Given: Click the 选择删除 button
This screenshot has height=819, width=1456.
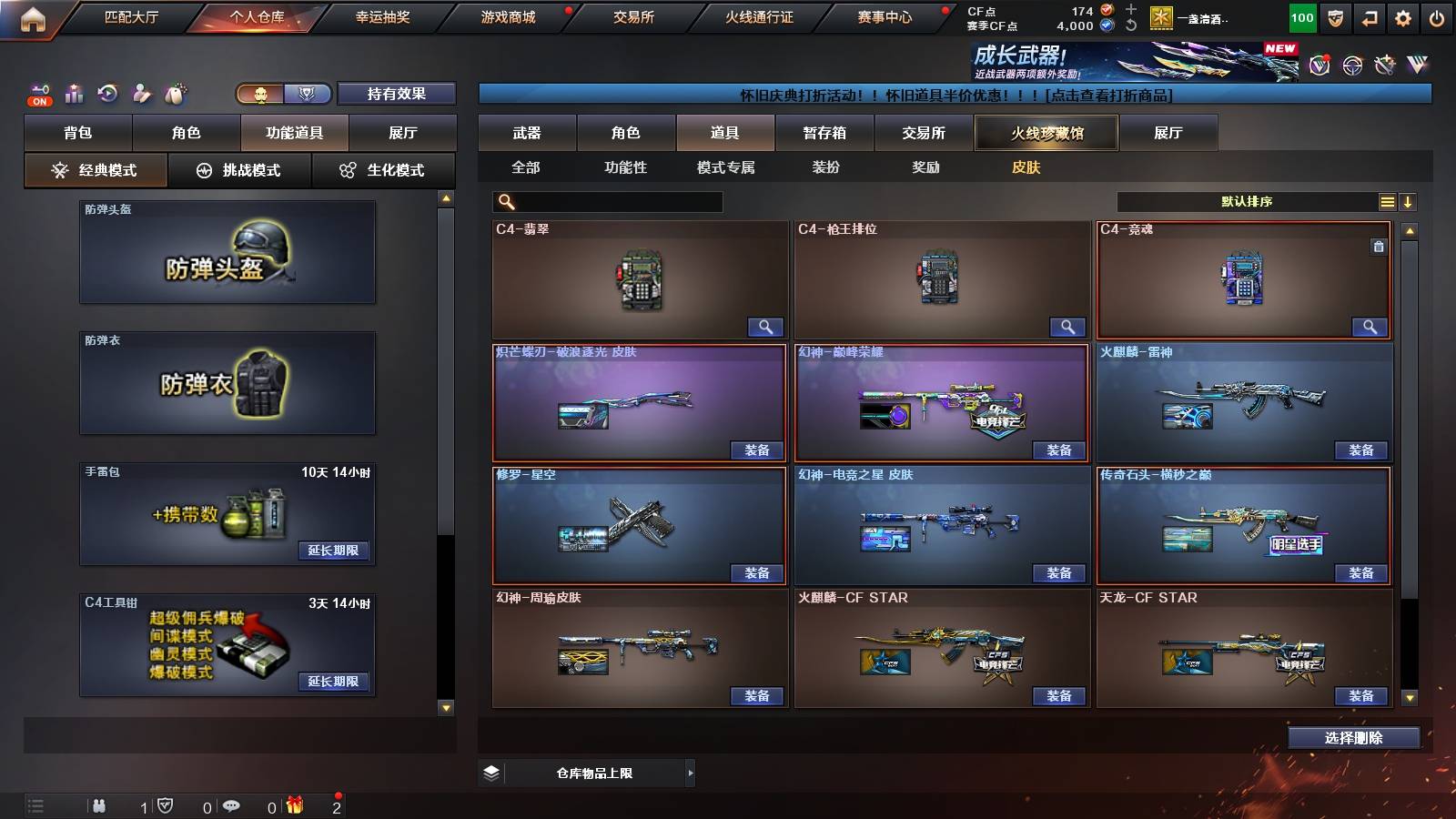Looking at the screenshot, I should point(1354,737).
